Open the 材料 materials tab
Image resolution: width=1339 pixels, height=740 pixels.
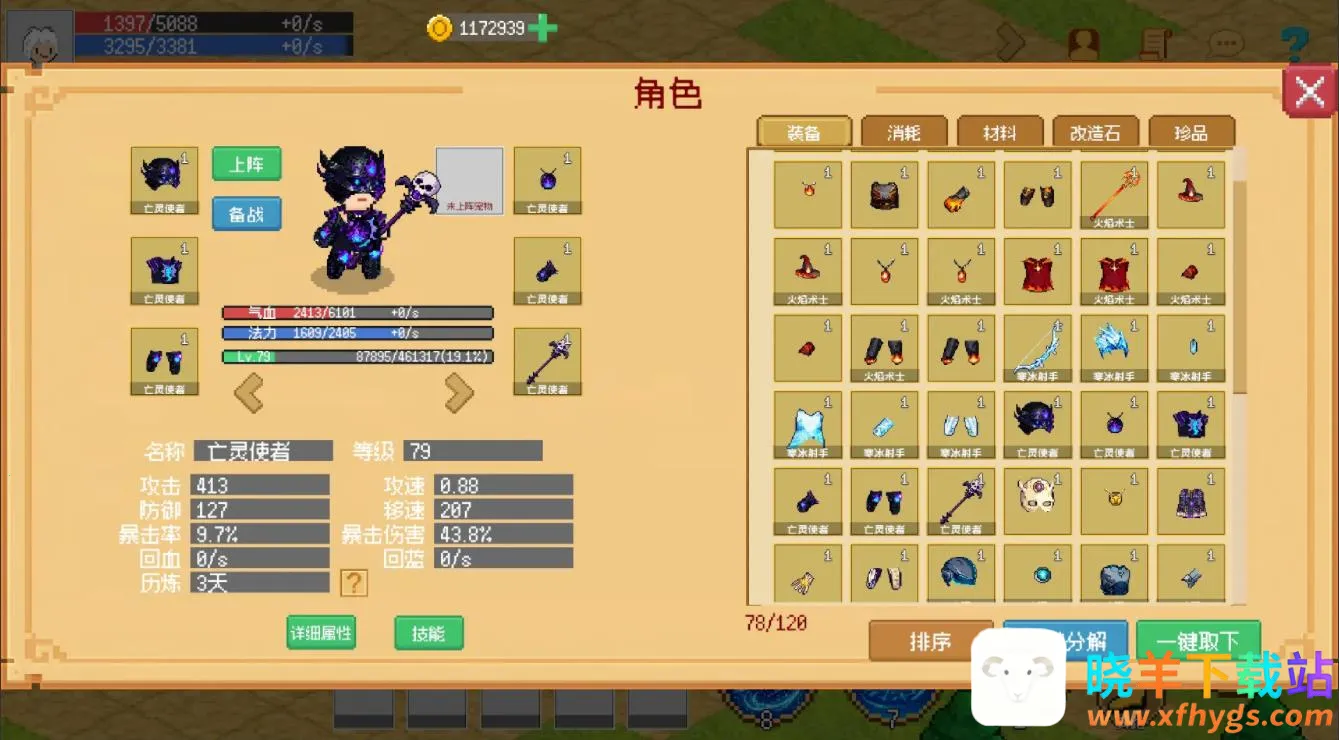coord(999,132)
